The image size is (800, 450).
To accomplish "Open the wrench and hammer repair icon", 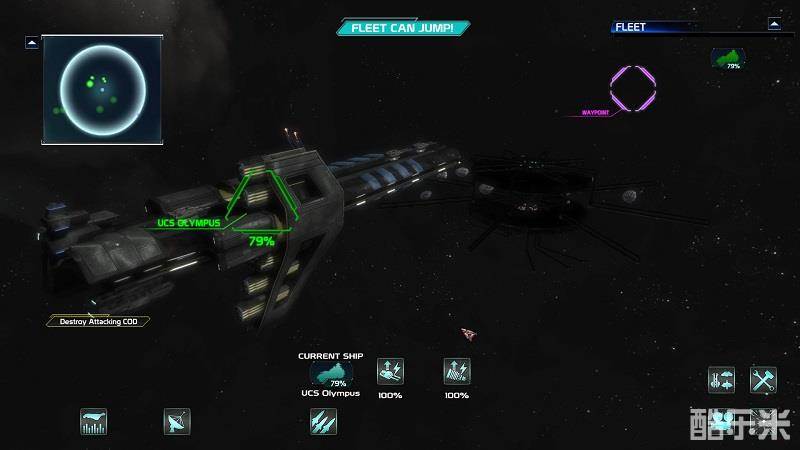I will pyautogui.click(x=764, y=380).
